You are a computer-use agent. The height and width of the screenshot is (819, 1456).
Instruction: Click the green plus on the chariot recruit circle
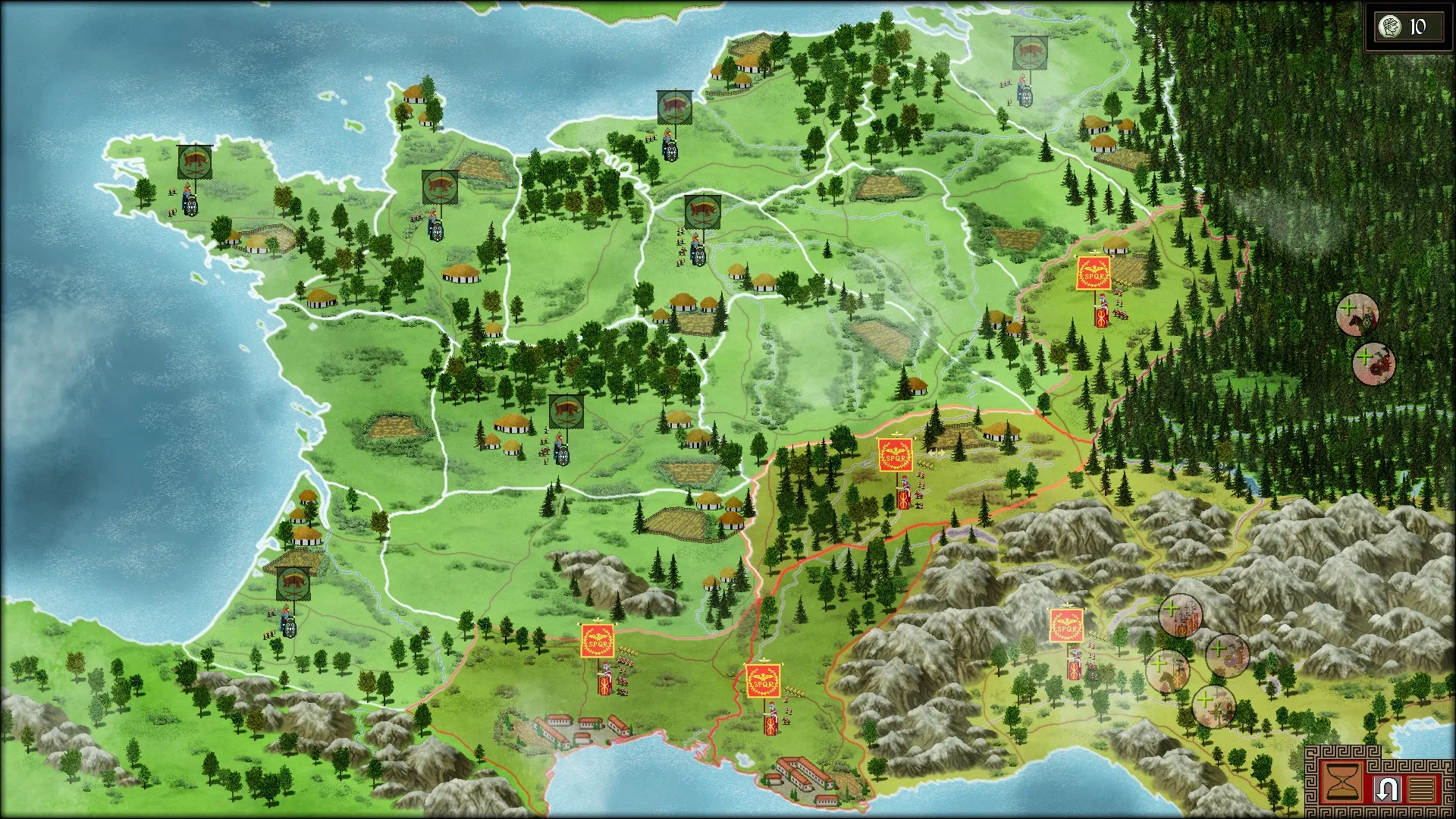click(1365, 356)
